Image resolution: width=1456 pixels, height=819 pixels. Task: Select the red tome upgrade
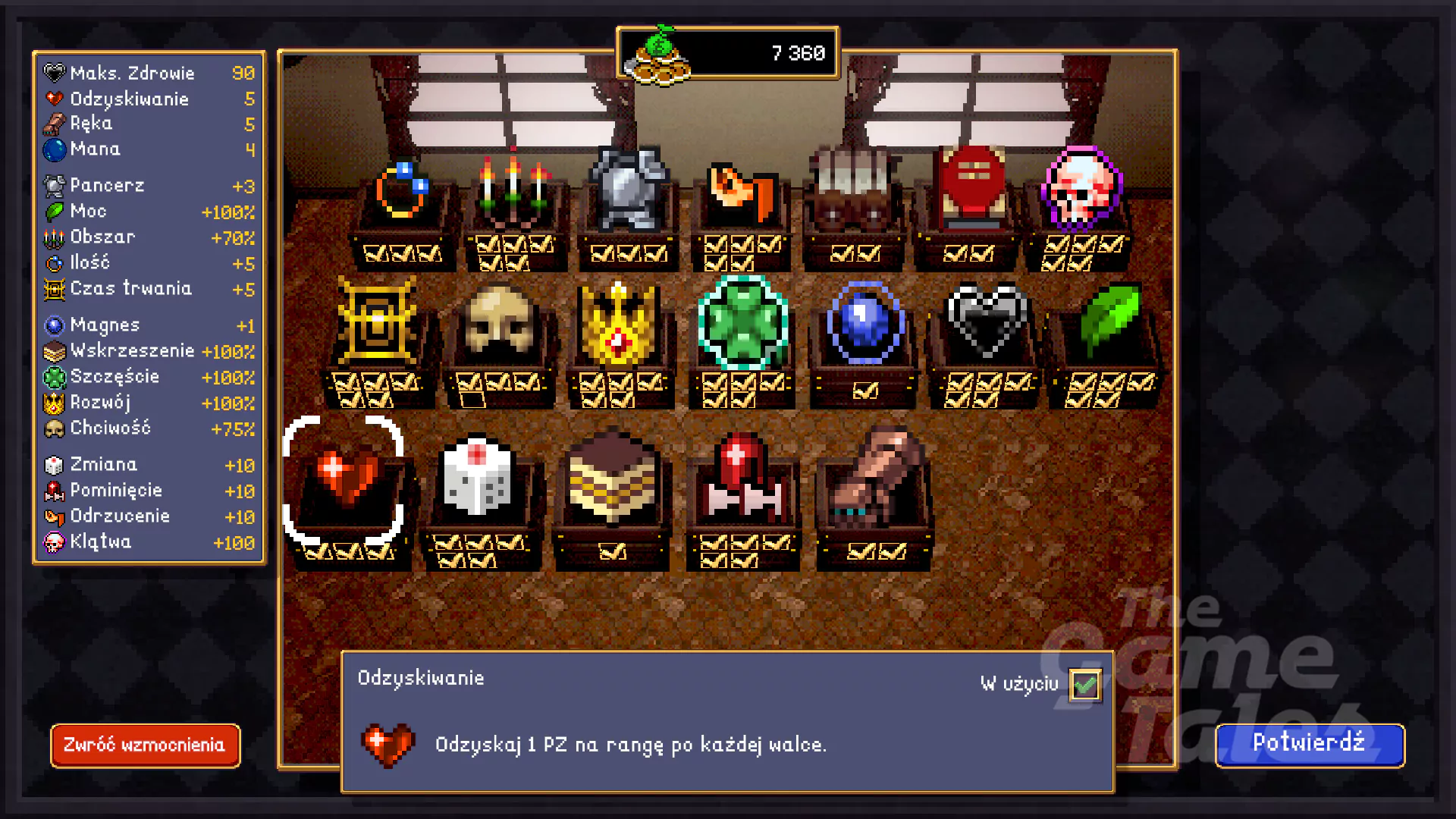click(x=971, y=186)
